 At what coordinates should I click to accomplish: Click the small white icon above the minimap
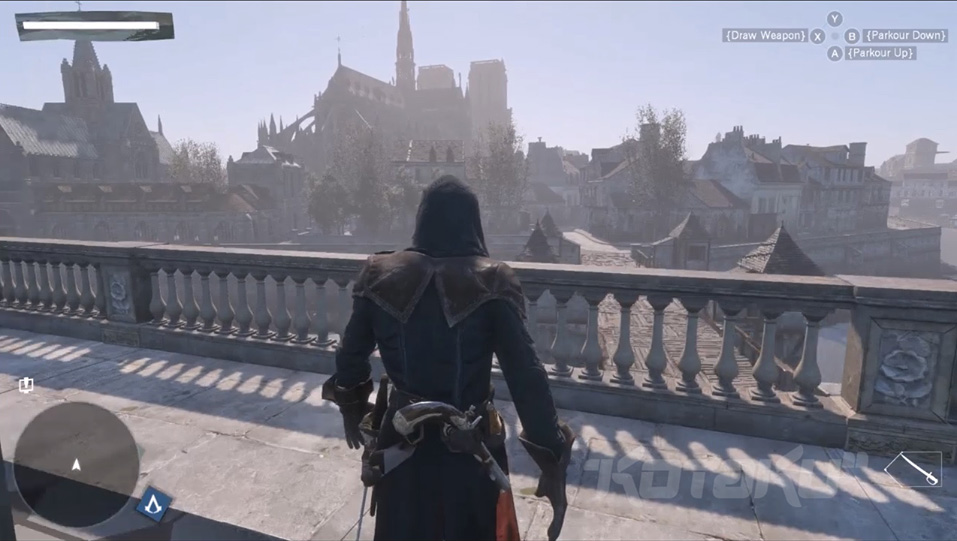pos(26,385)
